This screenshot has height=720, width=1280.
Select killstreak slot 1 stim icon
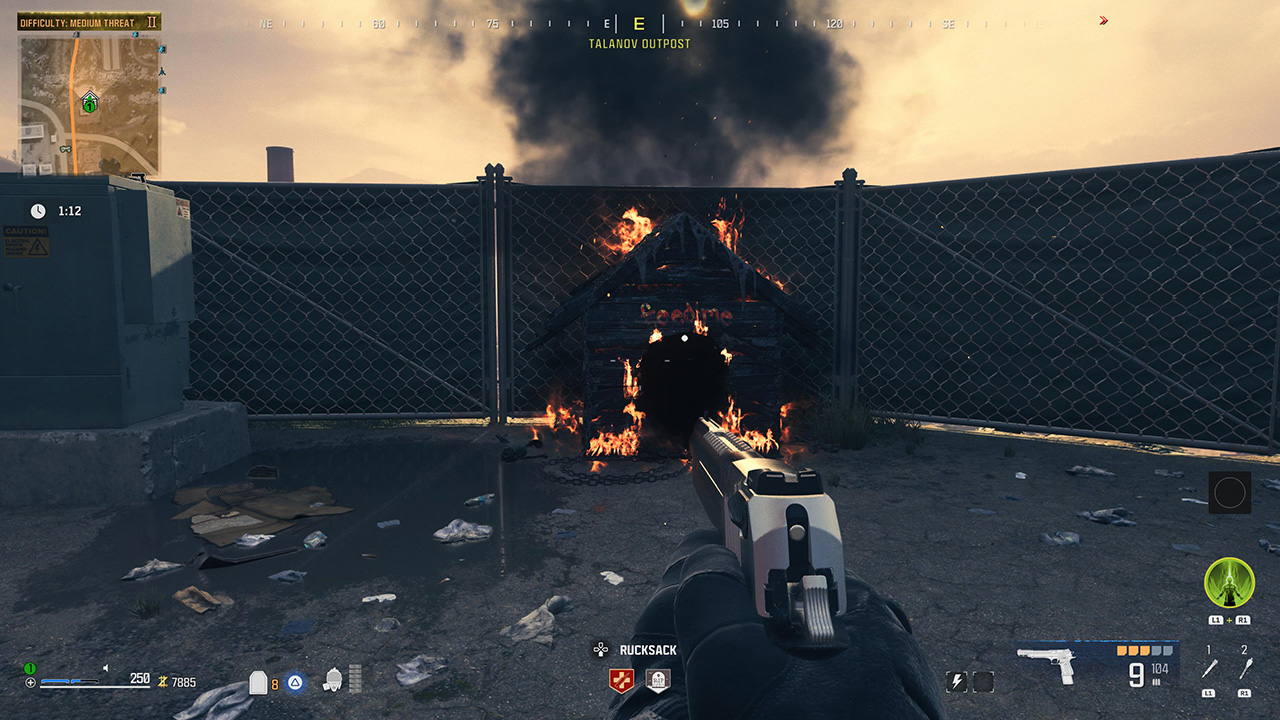[1208, 668]
